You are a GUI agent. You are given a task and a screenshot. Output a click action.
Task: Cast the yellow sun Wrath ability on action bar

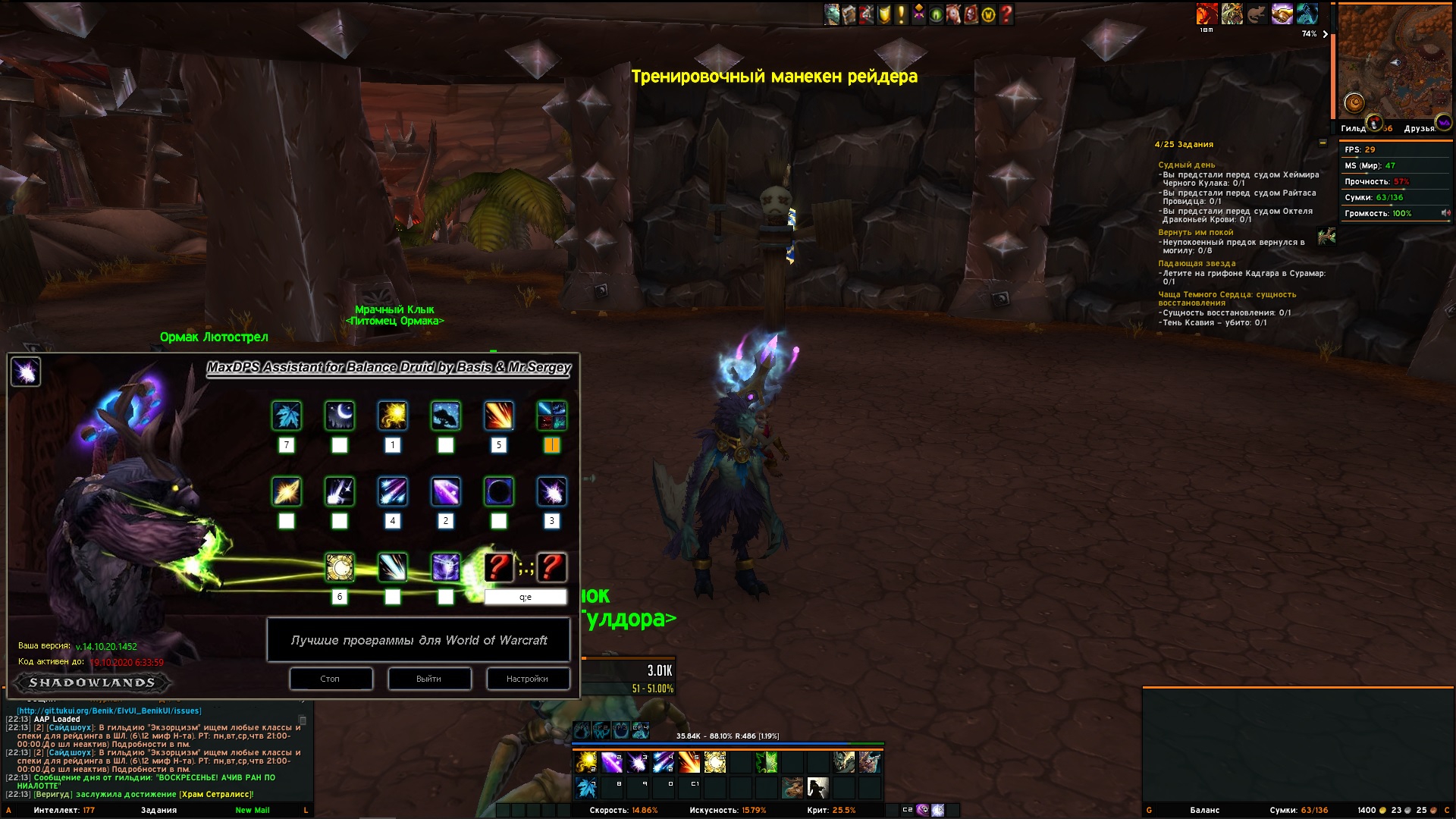[586, 761]
